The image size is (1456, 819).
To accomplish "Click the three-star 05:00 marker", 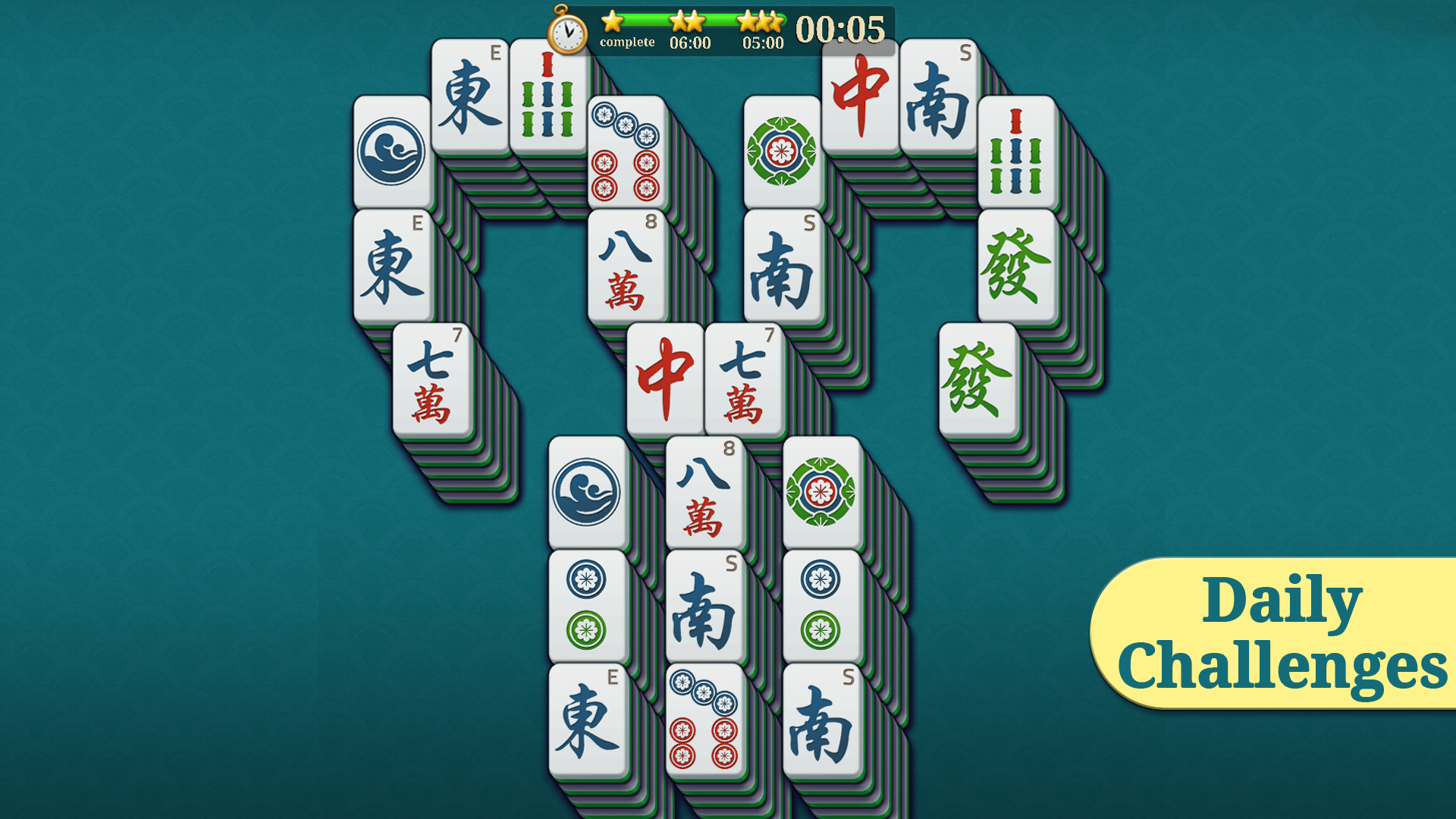I will (x=761, y=29).
